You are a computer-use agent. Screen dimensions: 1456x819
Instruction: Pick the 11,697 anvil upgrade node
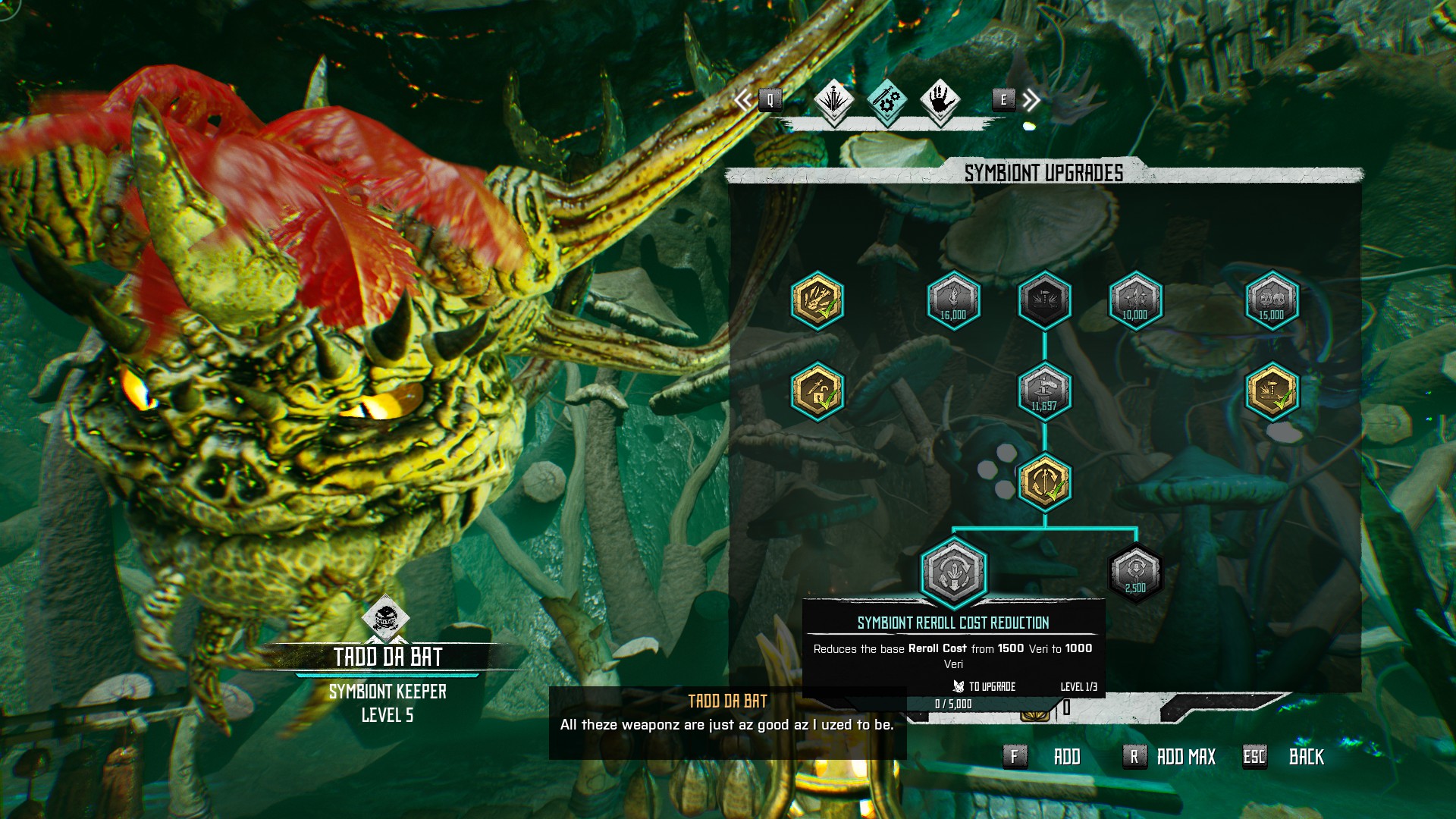click(1044, 391)
